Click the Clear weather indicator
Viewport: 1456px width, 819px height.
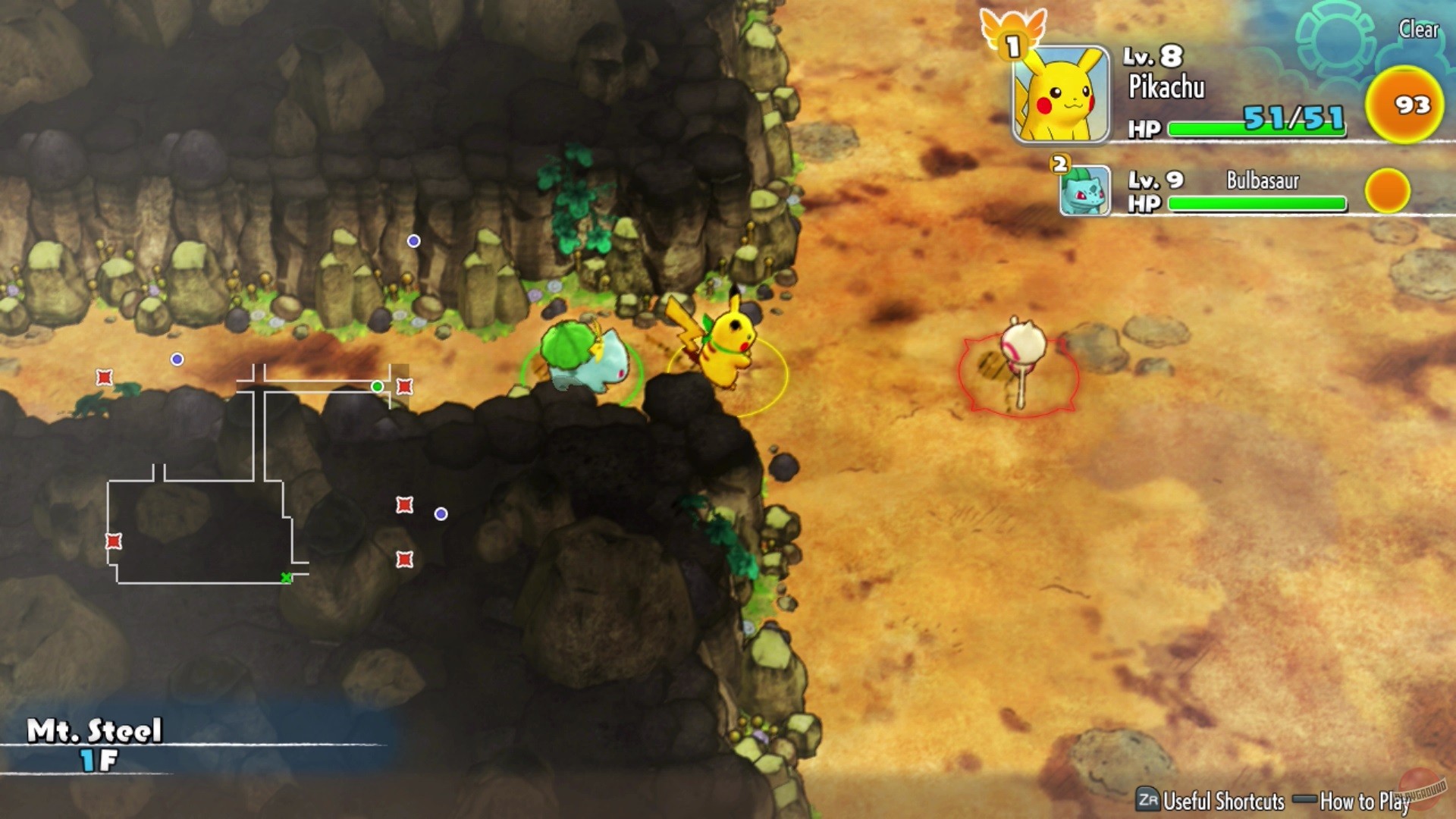(1420, 30)
